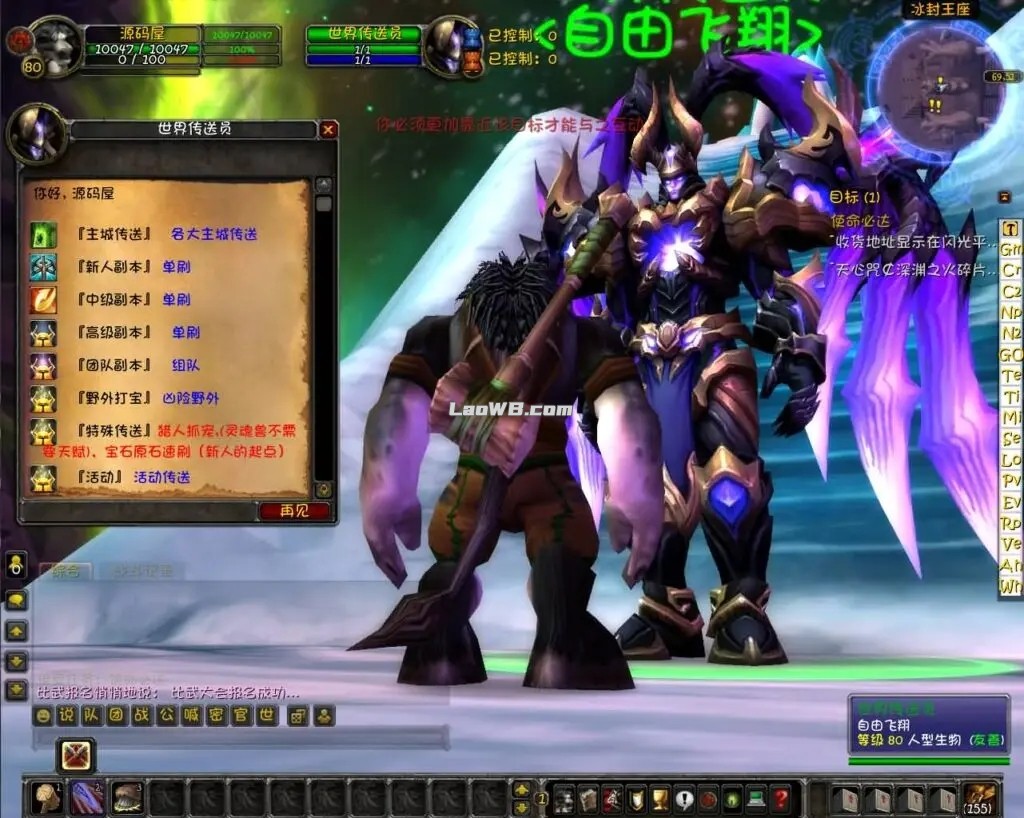Image resolution: width=1024 pixels, height=818 pixels.
Task: Select the 源码屋 player portrait
Action: [x=57, y=46]
